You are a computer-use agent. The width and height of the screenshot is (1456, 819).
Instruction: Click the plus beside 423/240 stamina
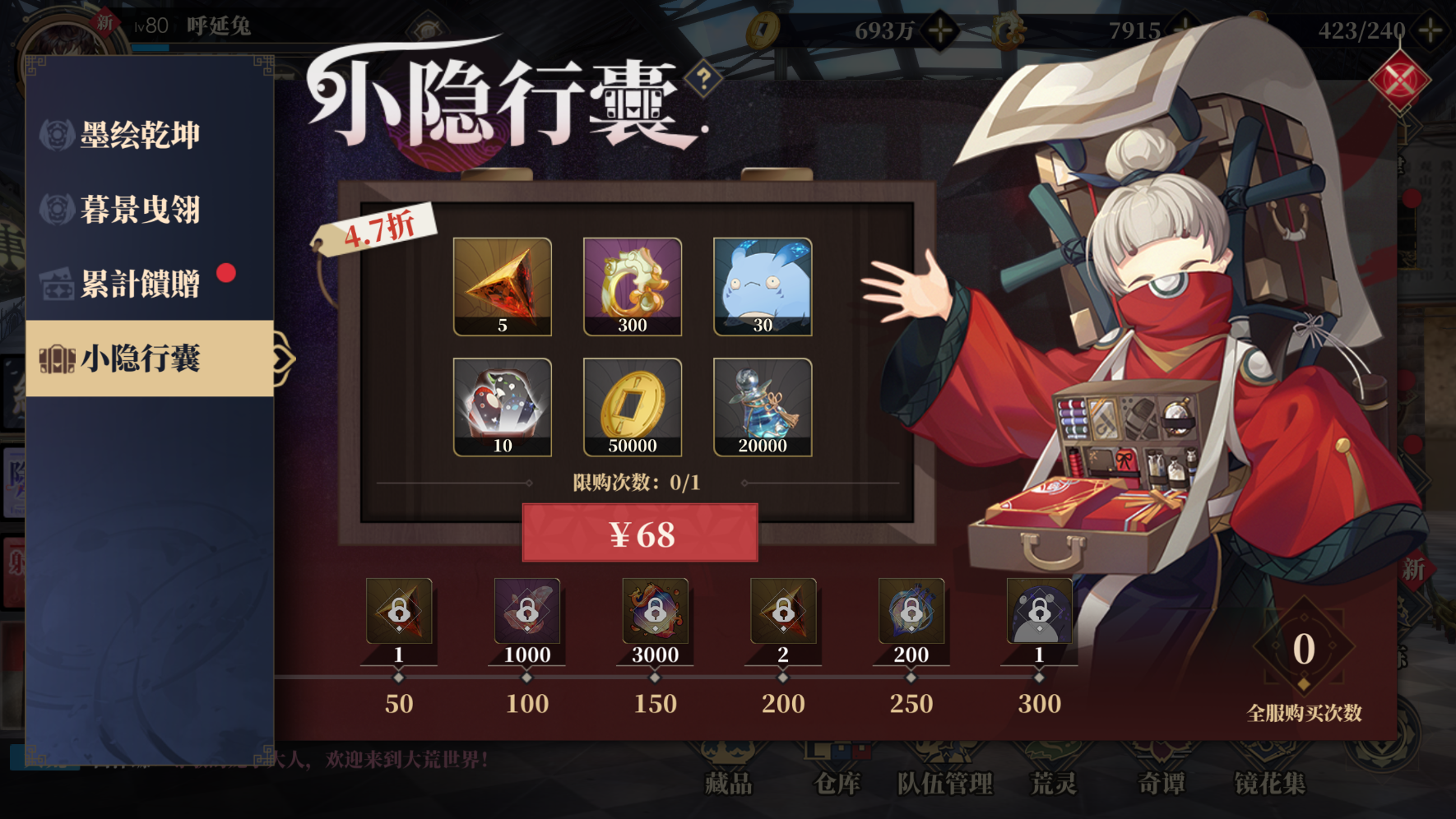[1429, 30]
